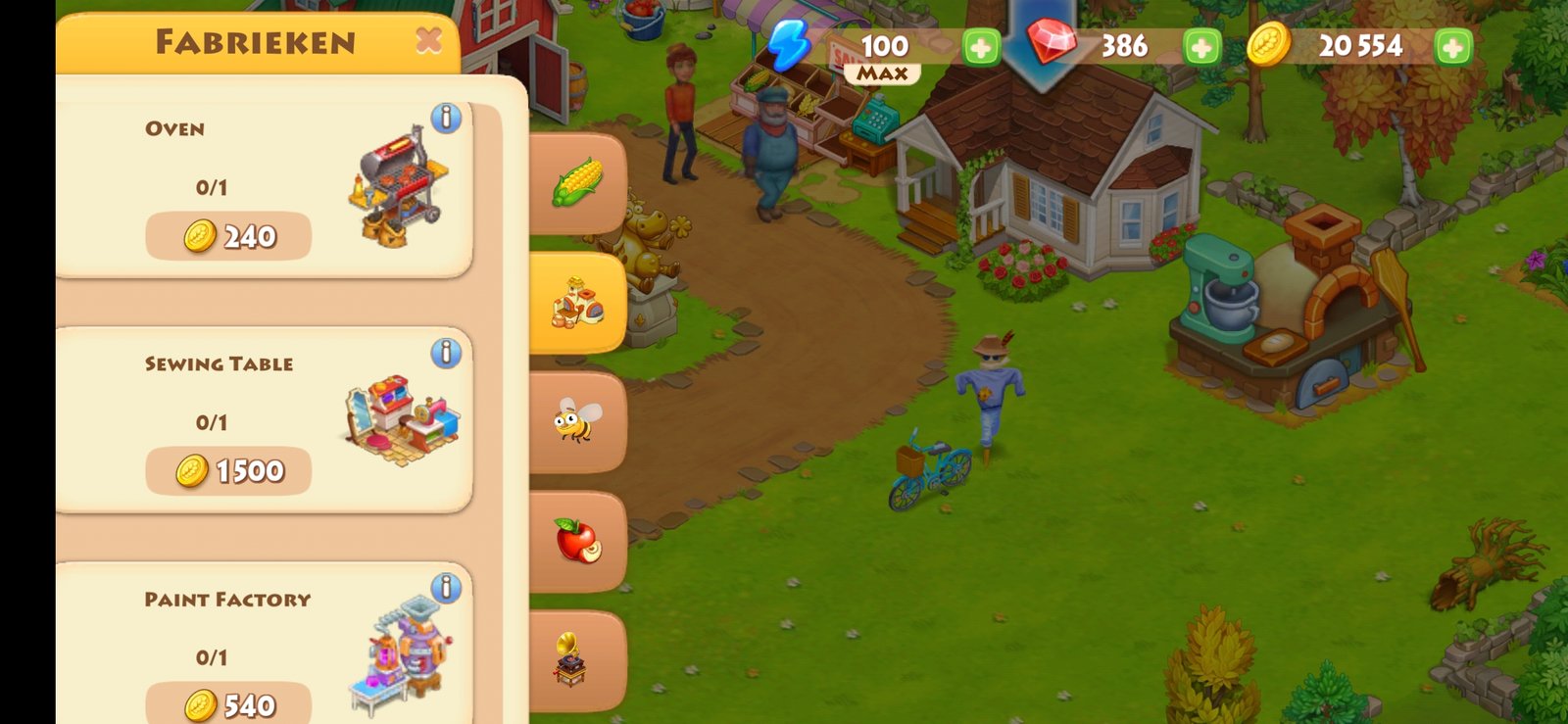Image resolution: width=1568 pixels, height=724 pixels.
Task: Switch to the apple fruit tab
Action: [577, 541]
